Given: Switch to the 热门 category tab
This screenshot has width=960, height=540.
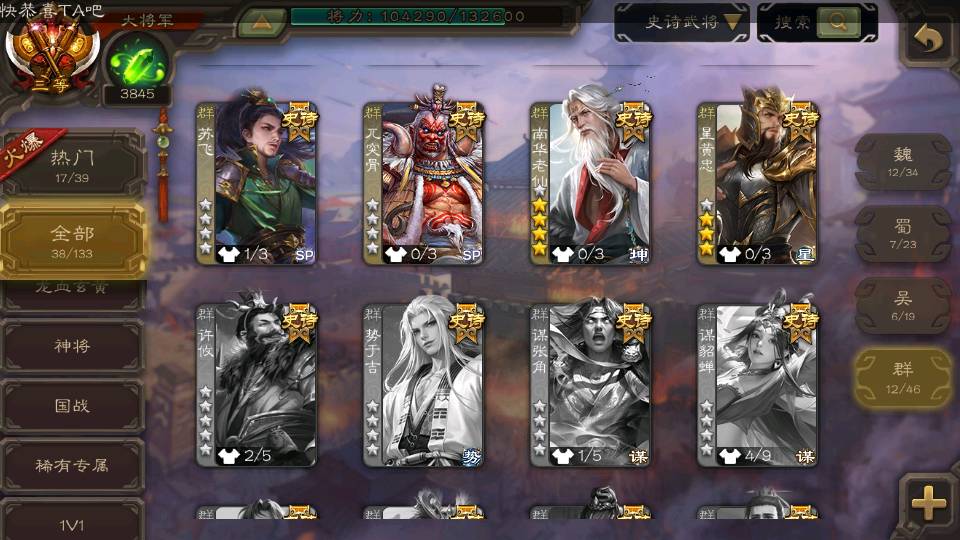Looking at the screenshot, I should (x=72, y=164).
